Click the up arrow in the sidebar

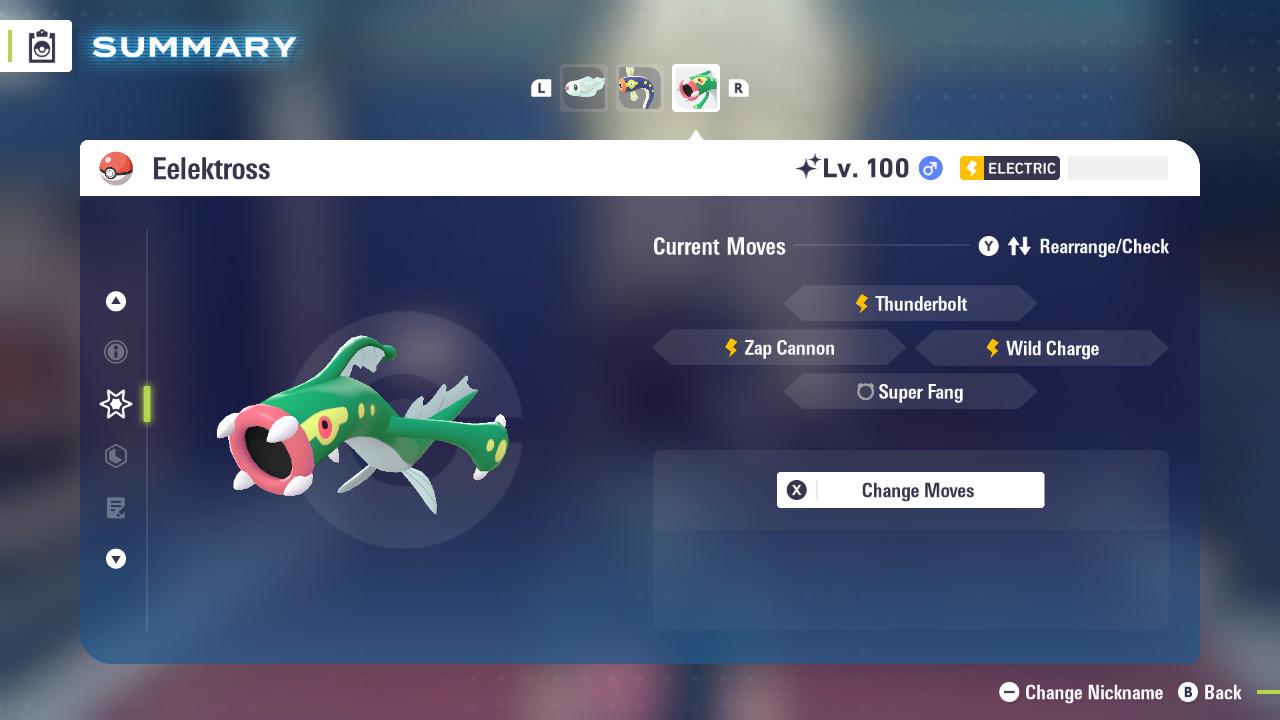click(116, 301)
